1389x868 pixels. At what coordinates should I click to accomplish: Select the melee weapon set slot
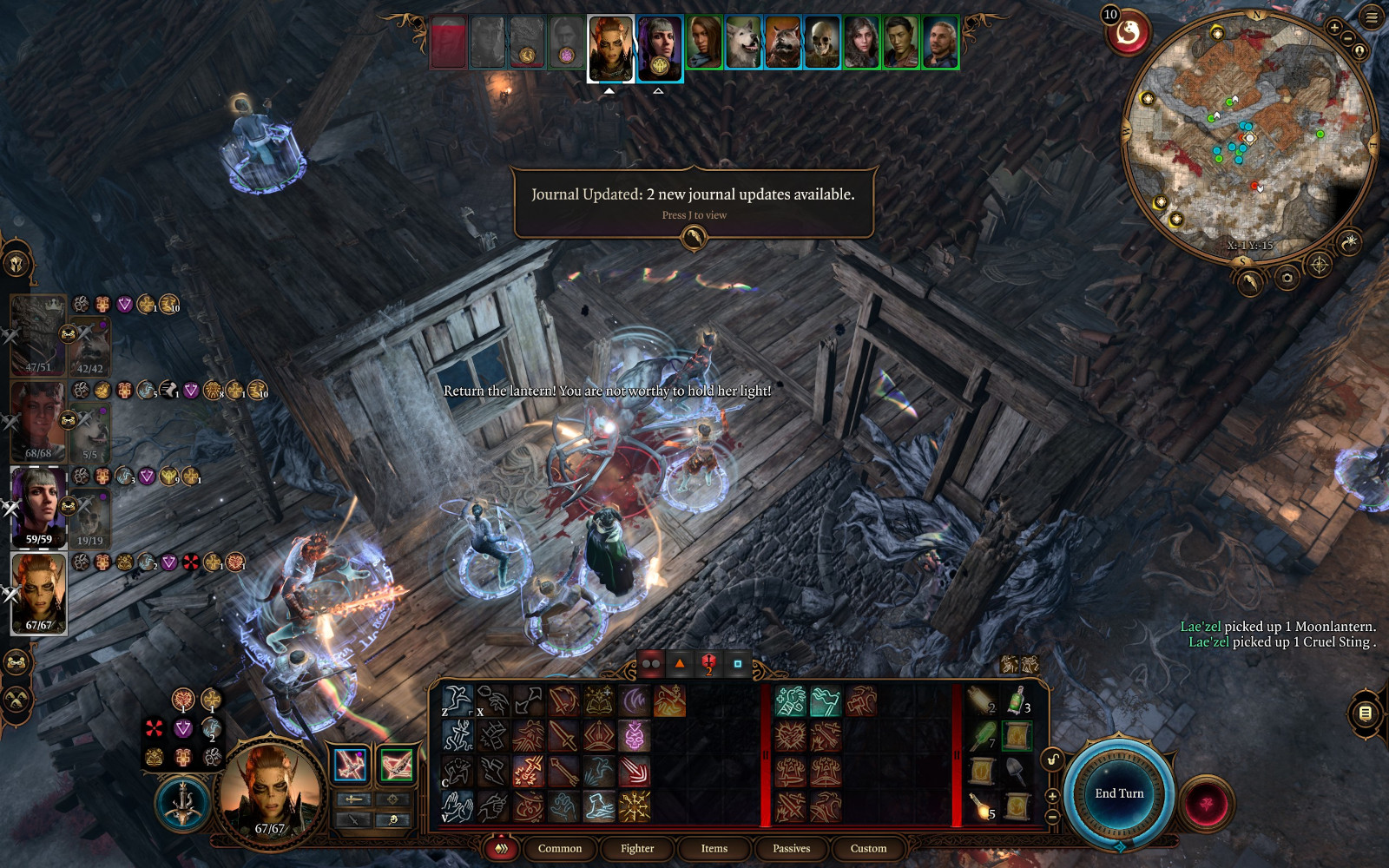(x=351, y=765)
